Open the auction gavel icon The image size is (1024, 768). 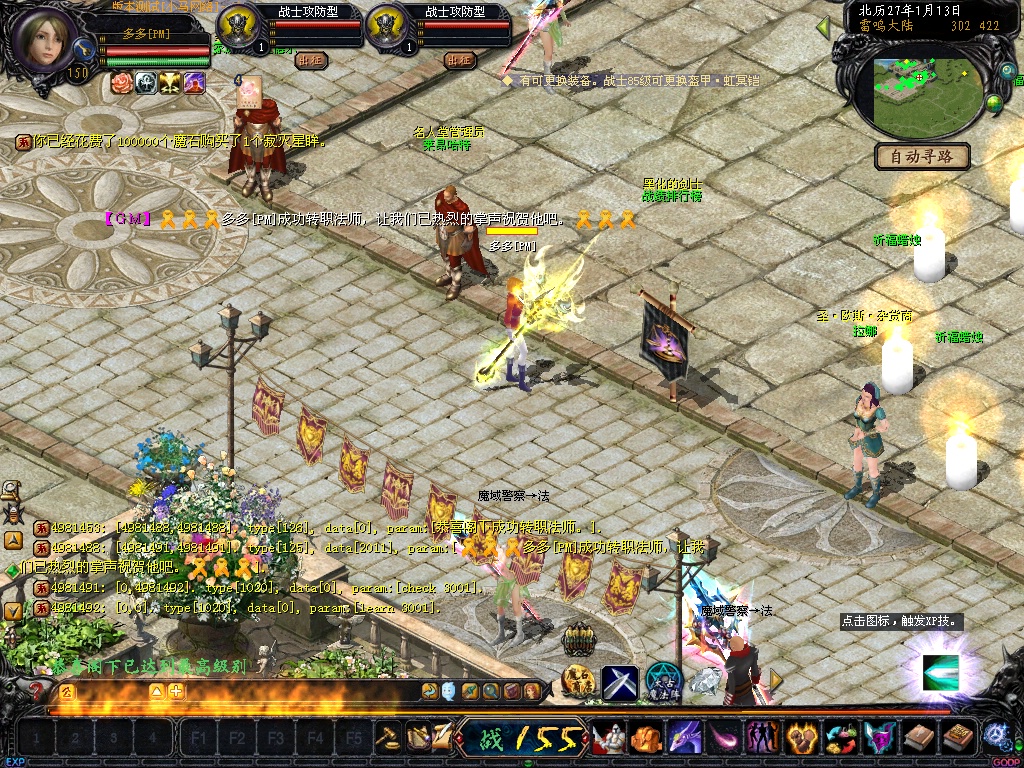pos(387,737)
